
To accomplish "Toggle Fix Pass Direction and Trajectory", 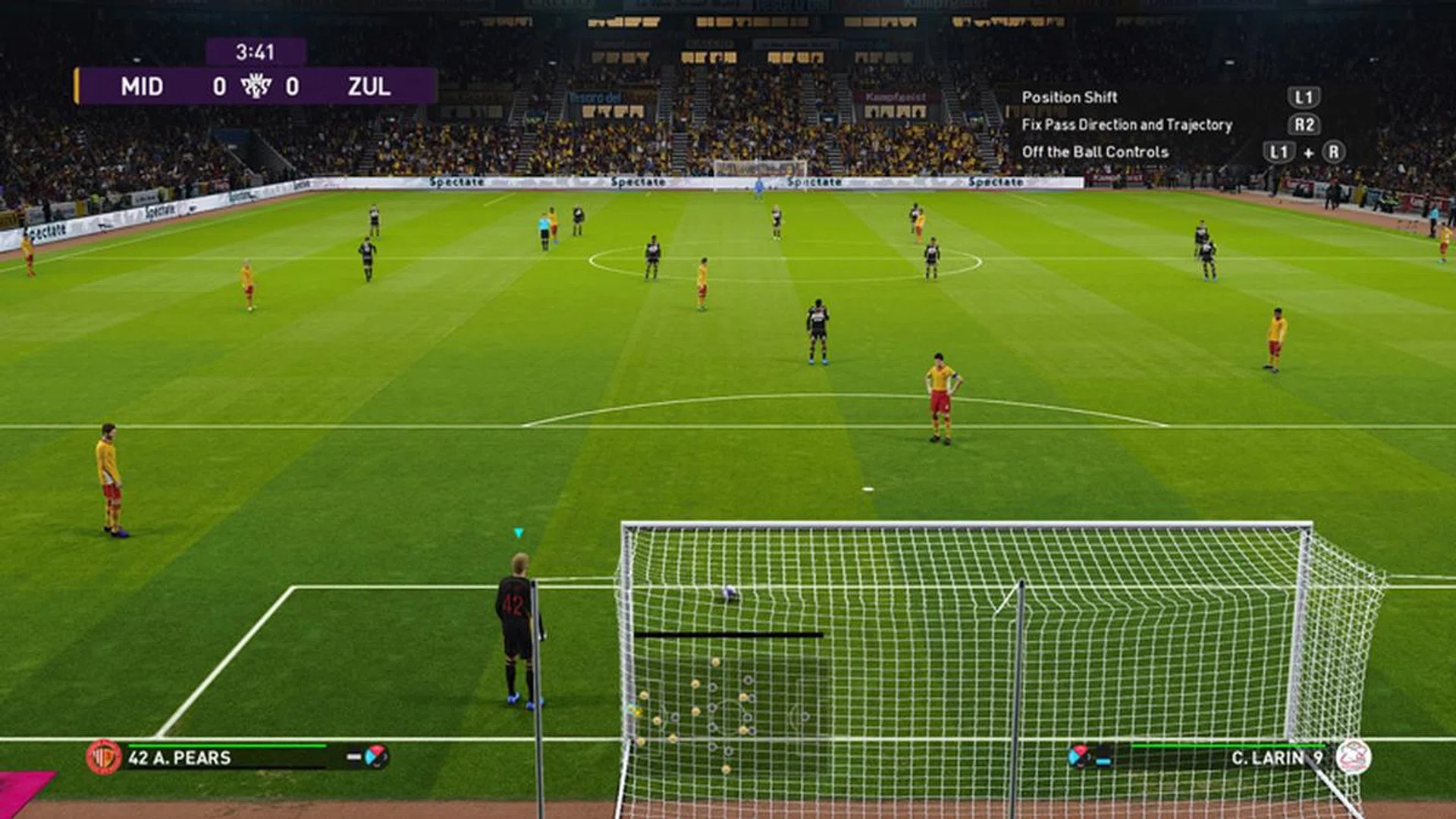I will coord(1126,124).
